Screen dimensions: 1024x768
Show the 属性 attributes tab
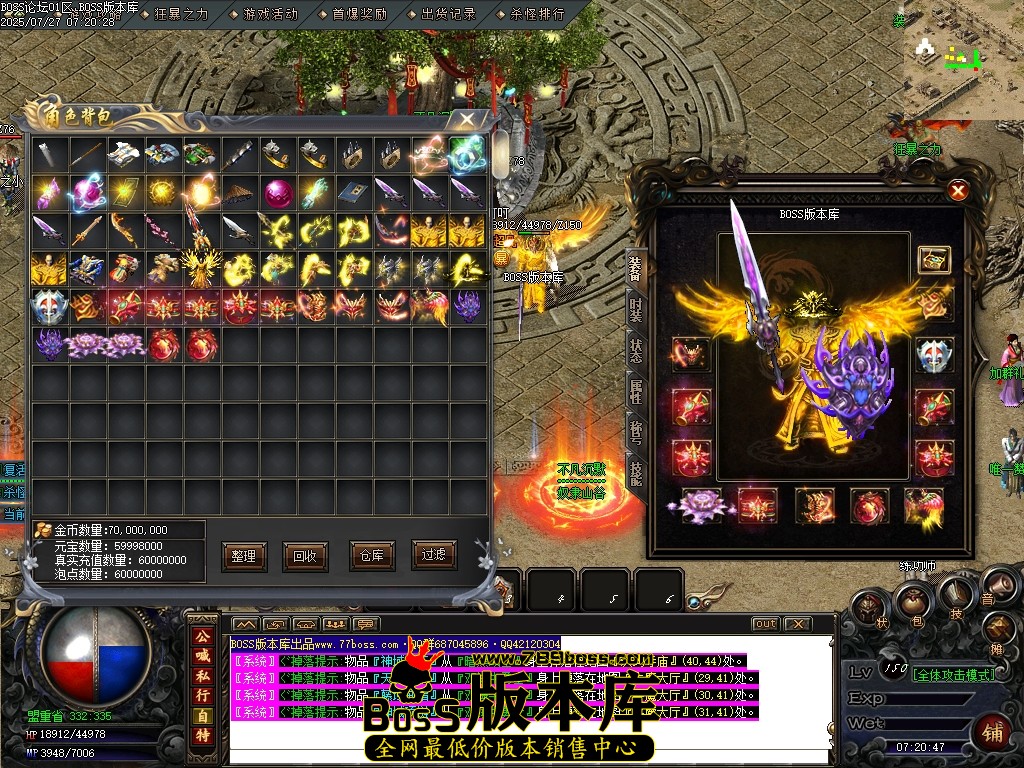(x=636, y=392)
